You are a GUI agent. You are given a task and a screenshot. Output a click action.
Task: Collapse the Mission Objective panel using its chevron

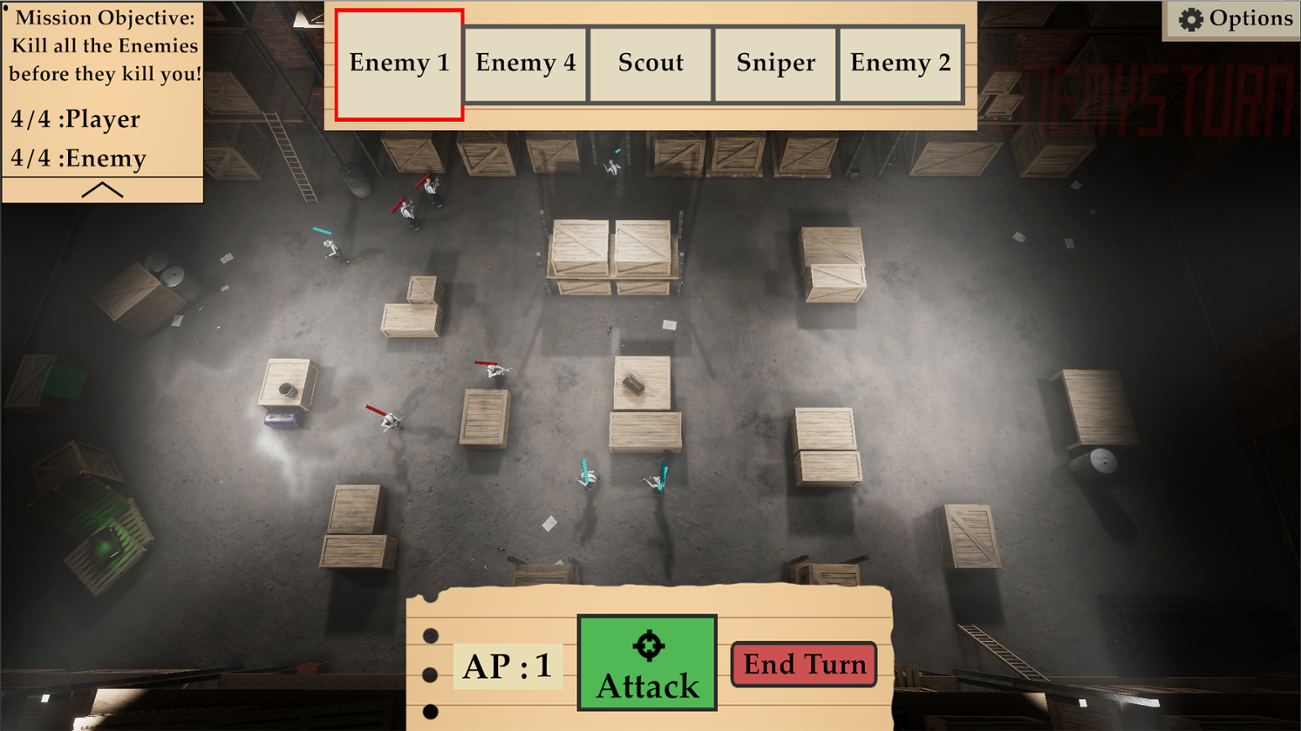pos(101,188)
